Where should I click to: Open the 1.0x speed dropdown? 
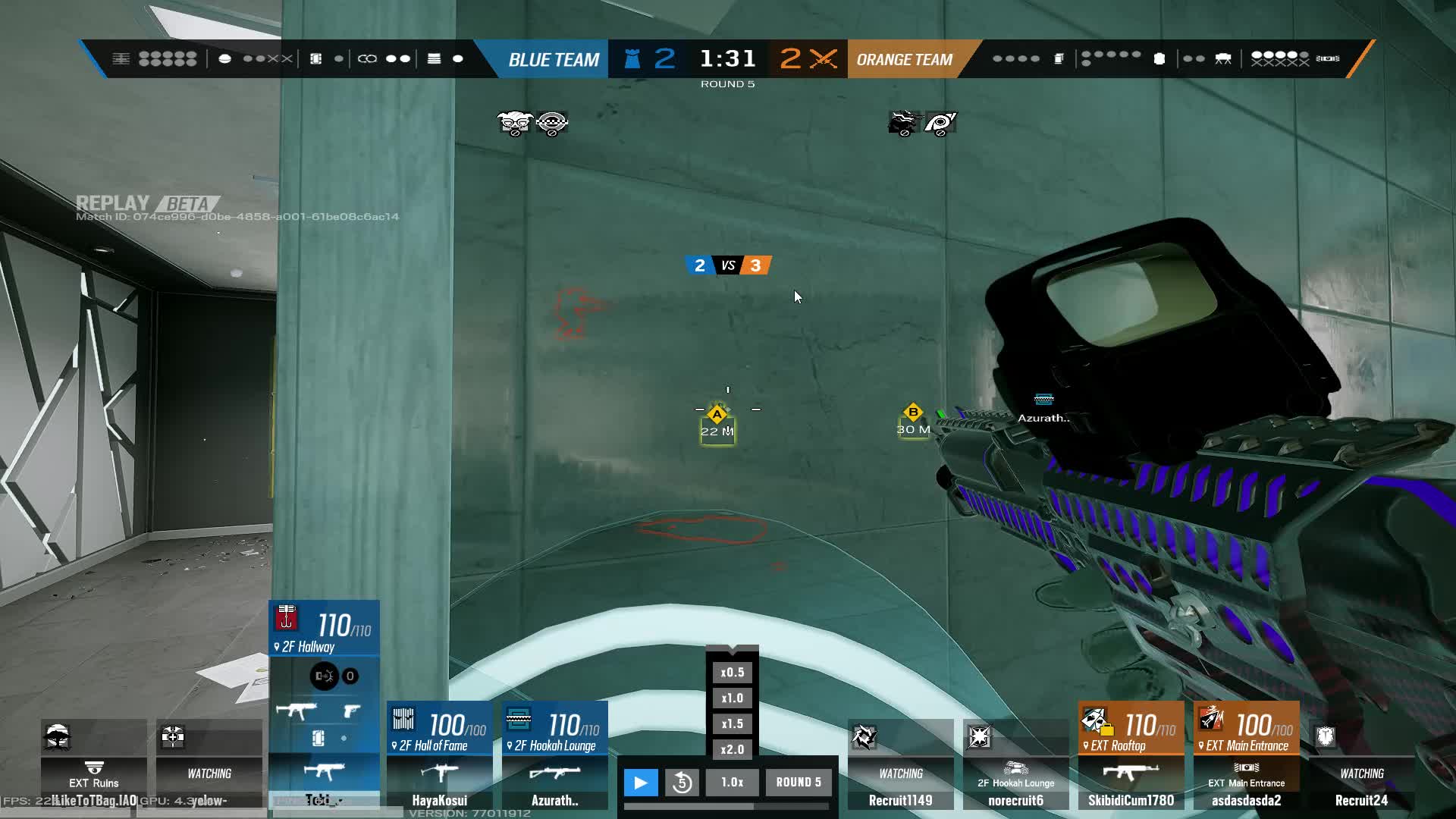click(x=732, y=782)
